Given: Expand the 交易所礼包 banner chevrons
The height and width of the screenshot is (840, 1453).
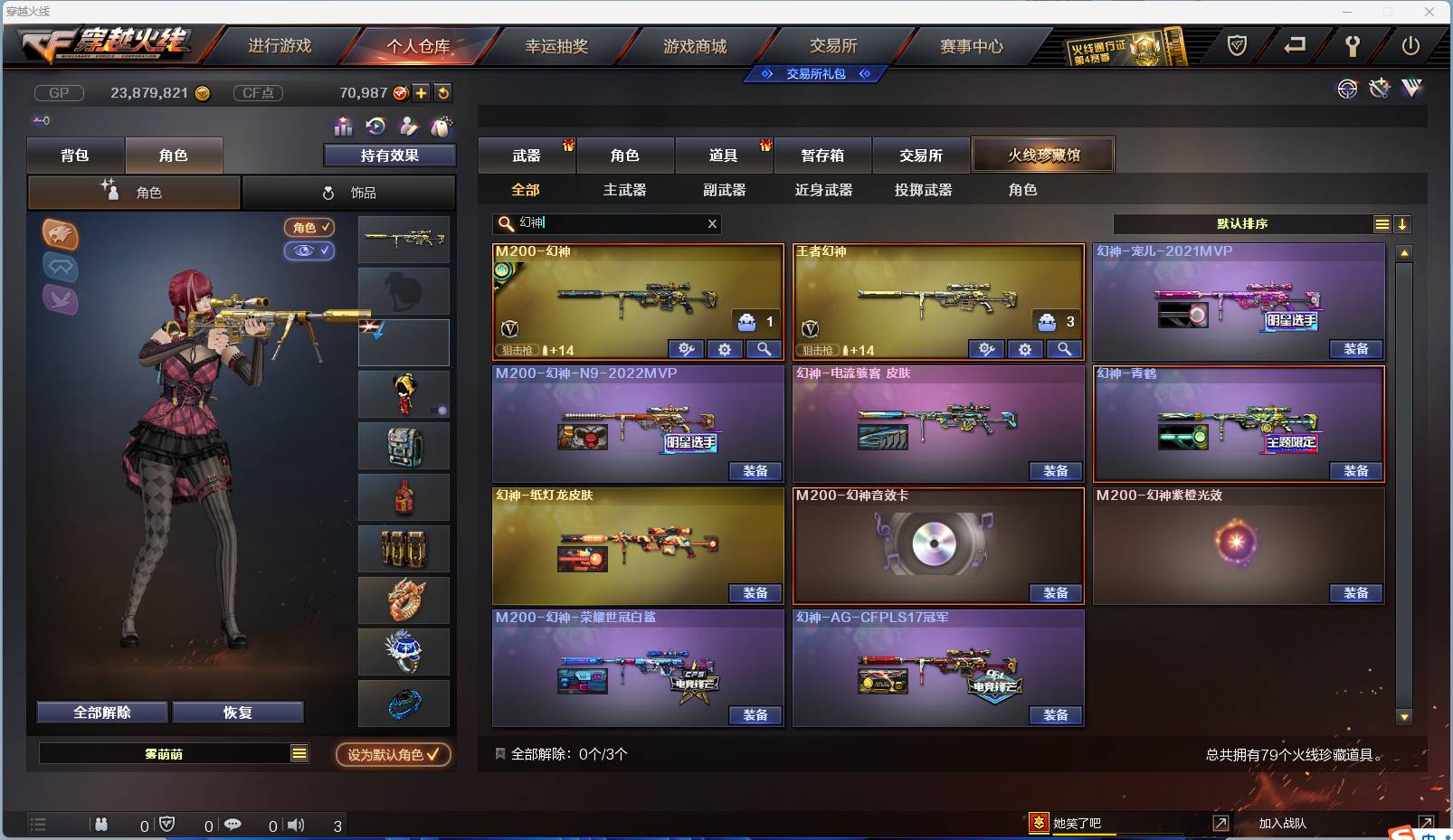Looking at the screenshot, I should pos(814,74).
